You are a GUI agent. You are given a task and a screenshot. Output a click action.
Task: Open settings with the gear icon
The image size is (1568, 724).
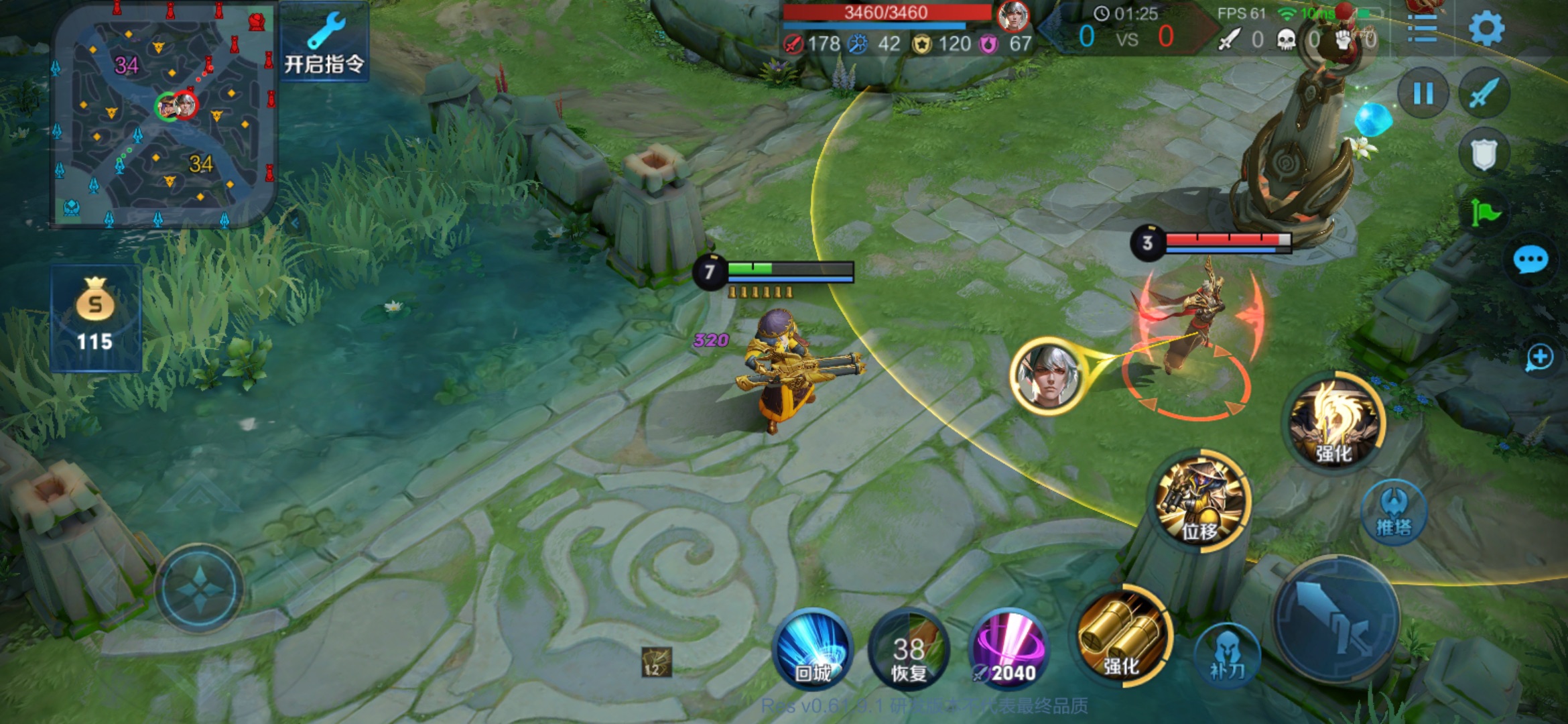click(1486, 28)
